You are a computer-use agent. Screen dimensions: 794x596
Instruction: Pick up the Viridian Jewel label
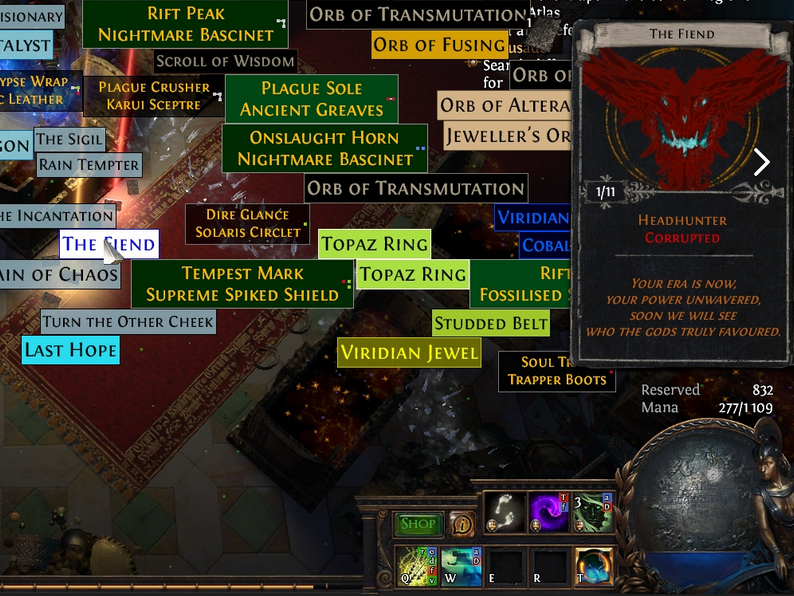point(409,353)
